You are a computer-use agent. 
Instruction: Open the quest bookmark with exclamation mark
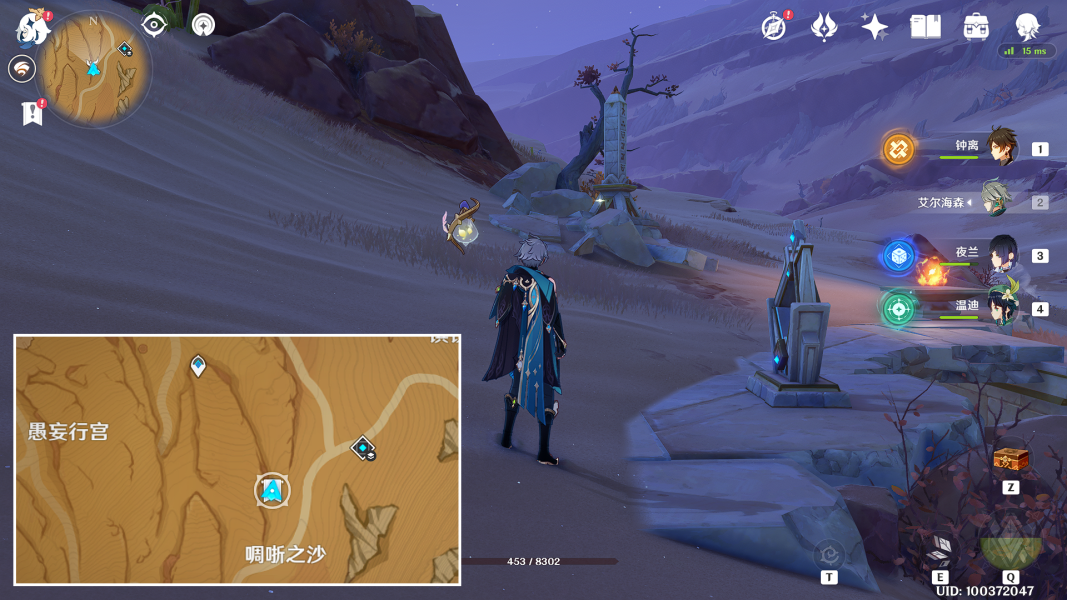coord(32,112)
